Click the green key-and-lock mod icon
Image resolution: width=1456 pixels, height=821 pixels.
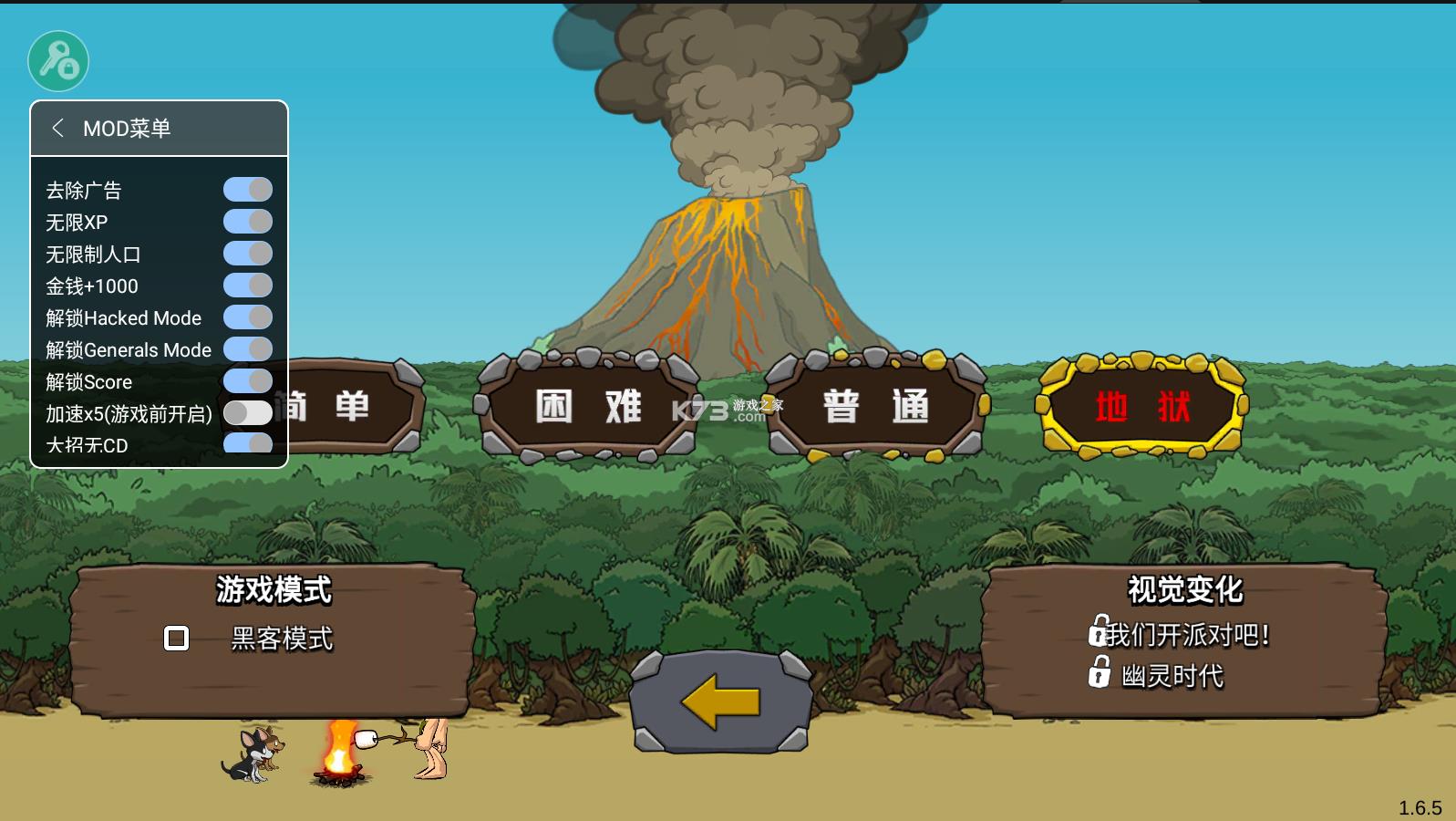click(x=58, y=61)
